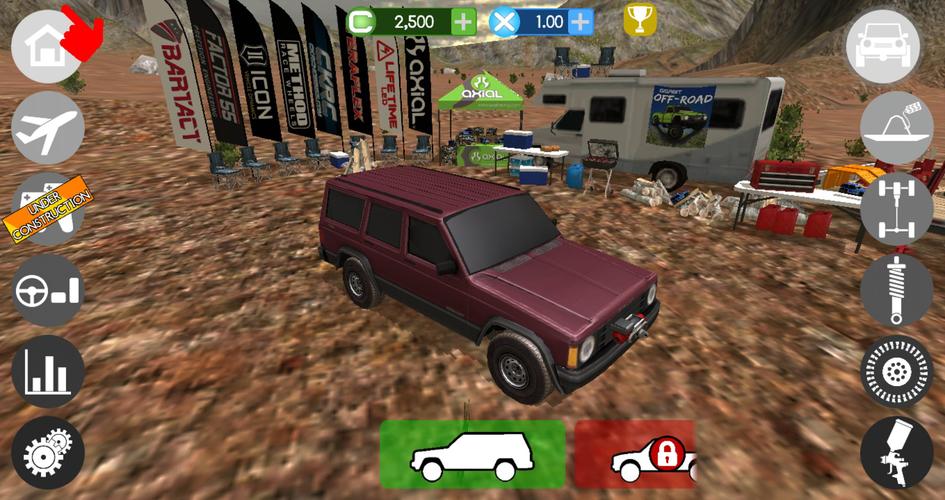Open the airplane travel menu
Viewport: 945px width, 500px height.
click(x=47, y=127)
